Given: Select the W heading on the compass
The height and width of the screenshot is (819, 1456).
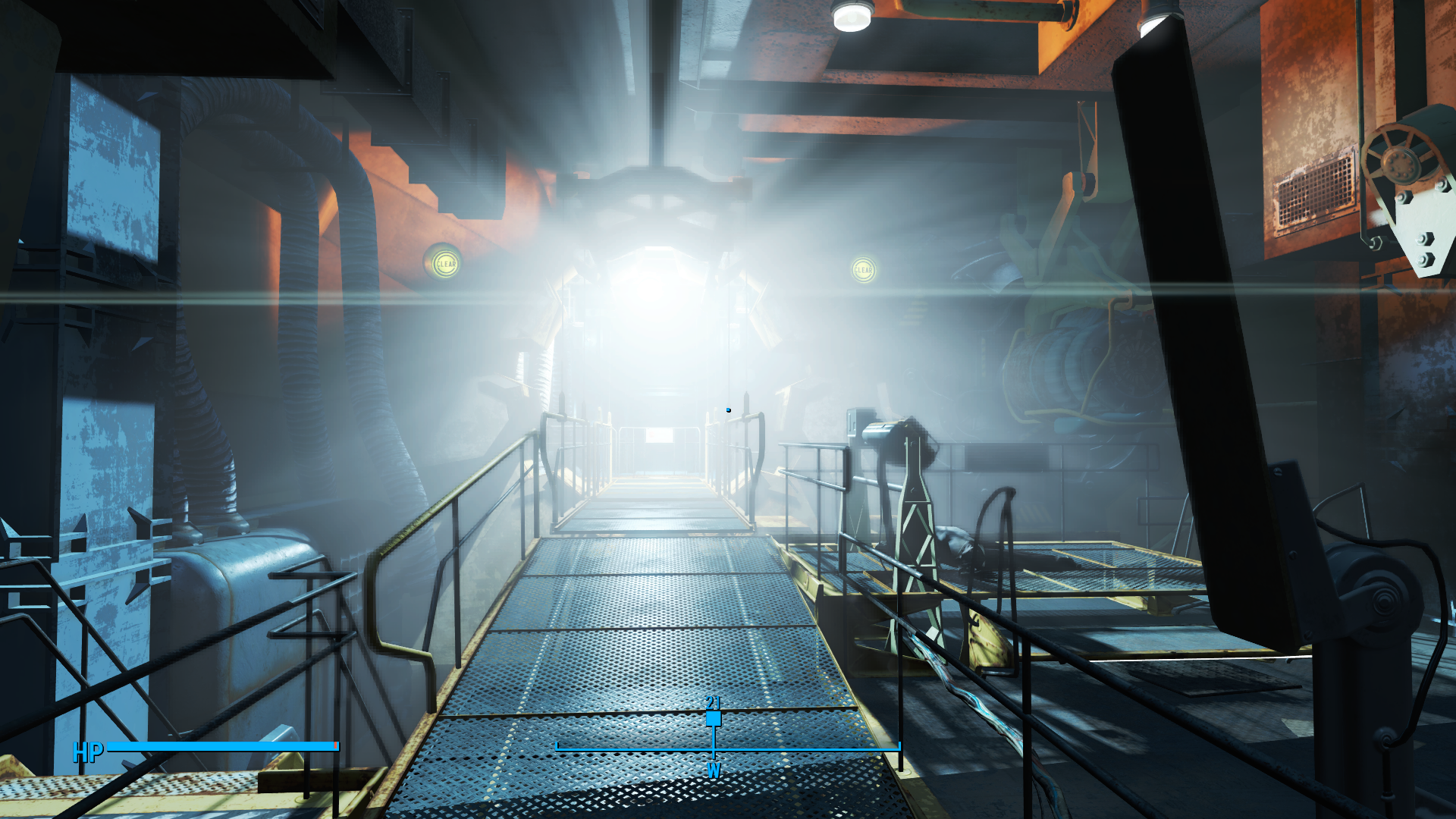Looking at the screenshot, I should click(x=714, y=770).
